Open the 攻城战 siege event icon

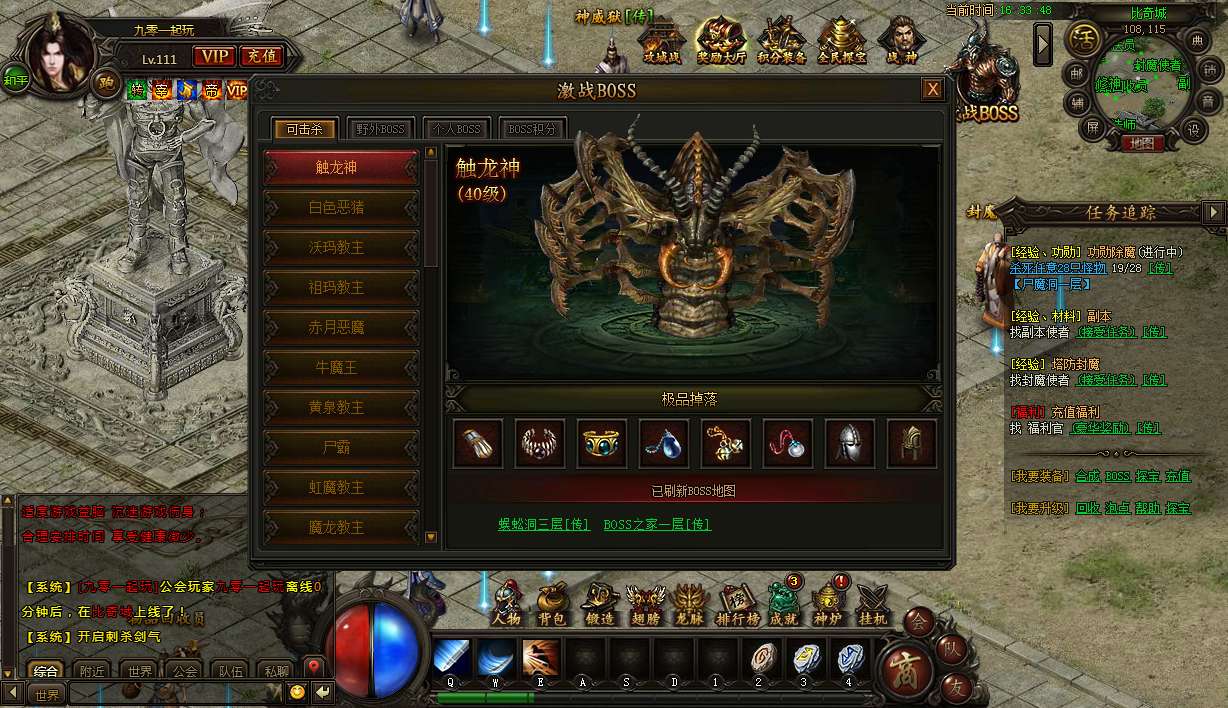click(660, 42)
